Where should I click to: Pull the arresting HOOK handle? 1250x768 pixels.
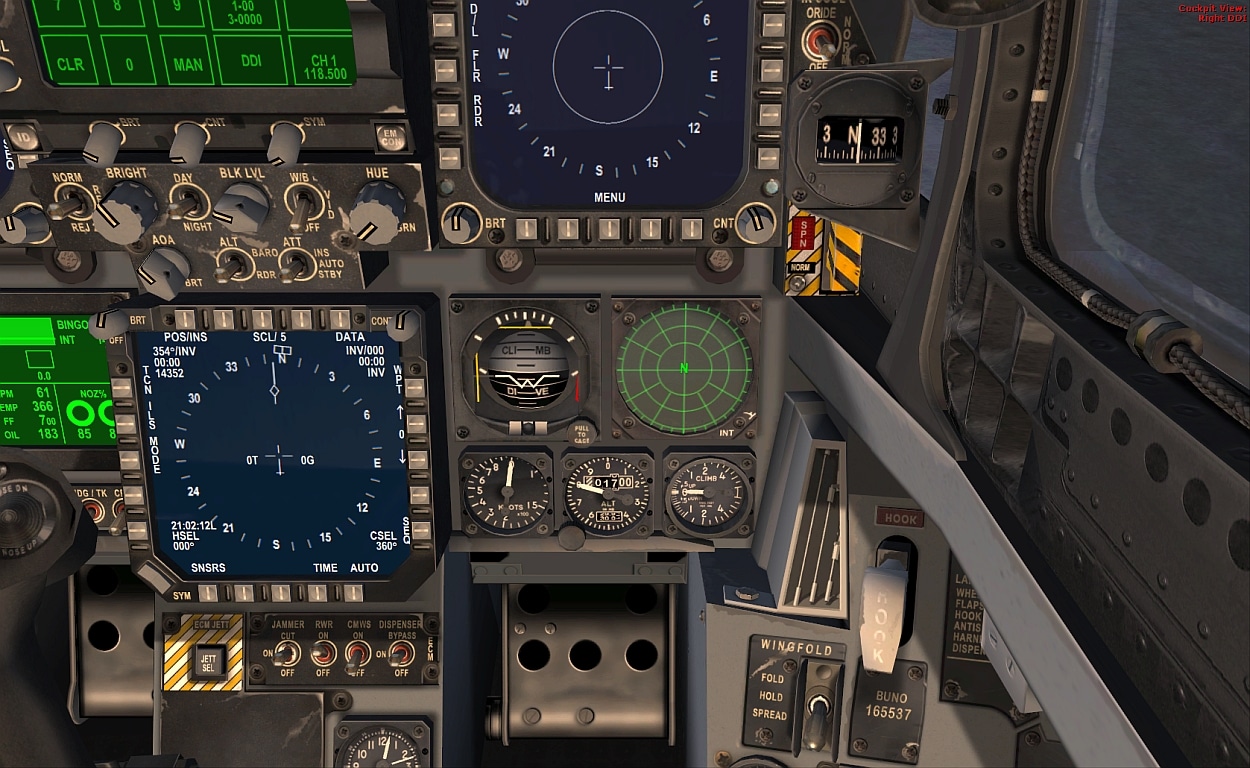[x=885, y=612]
